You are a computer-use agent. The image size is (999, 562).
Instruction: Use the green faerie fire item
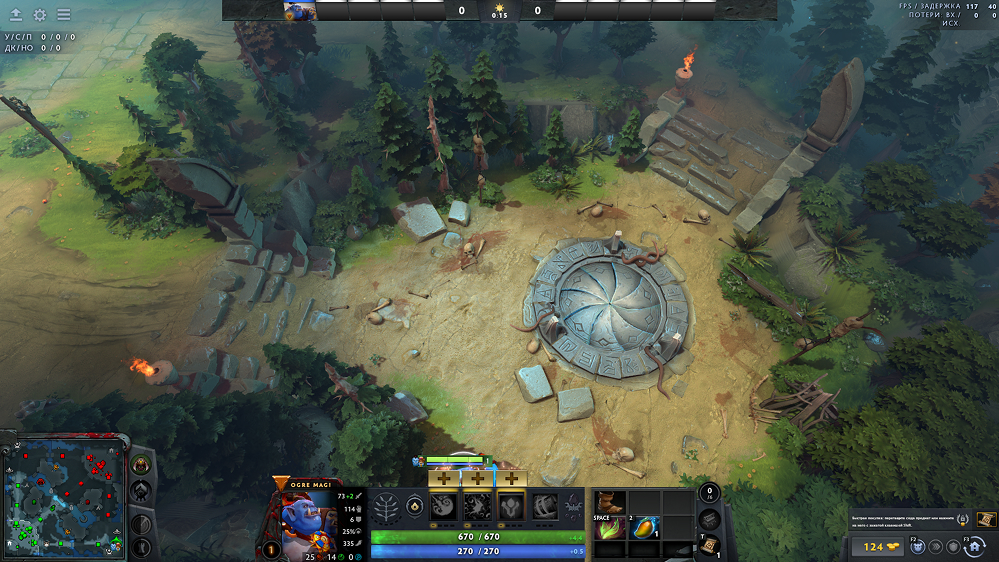[x=610, y=530]
